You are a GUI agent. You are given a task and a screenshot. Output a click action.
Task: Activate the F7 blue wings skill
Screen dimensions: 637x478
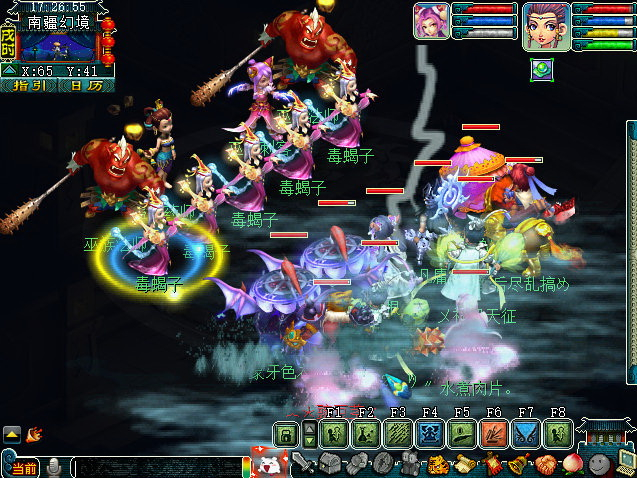(x=526, y=434)
